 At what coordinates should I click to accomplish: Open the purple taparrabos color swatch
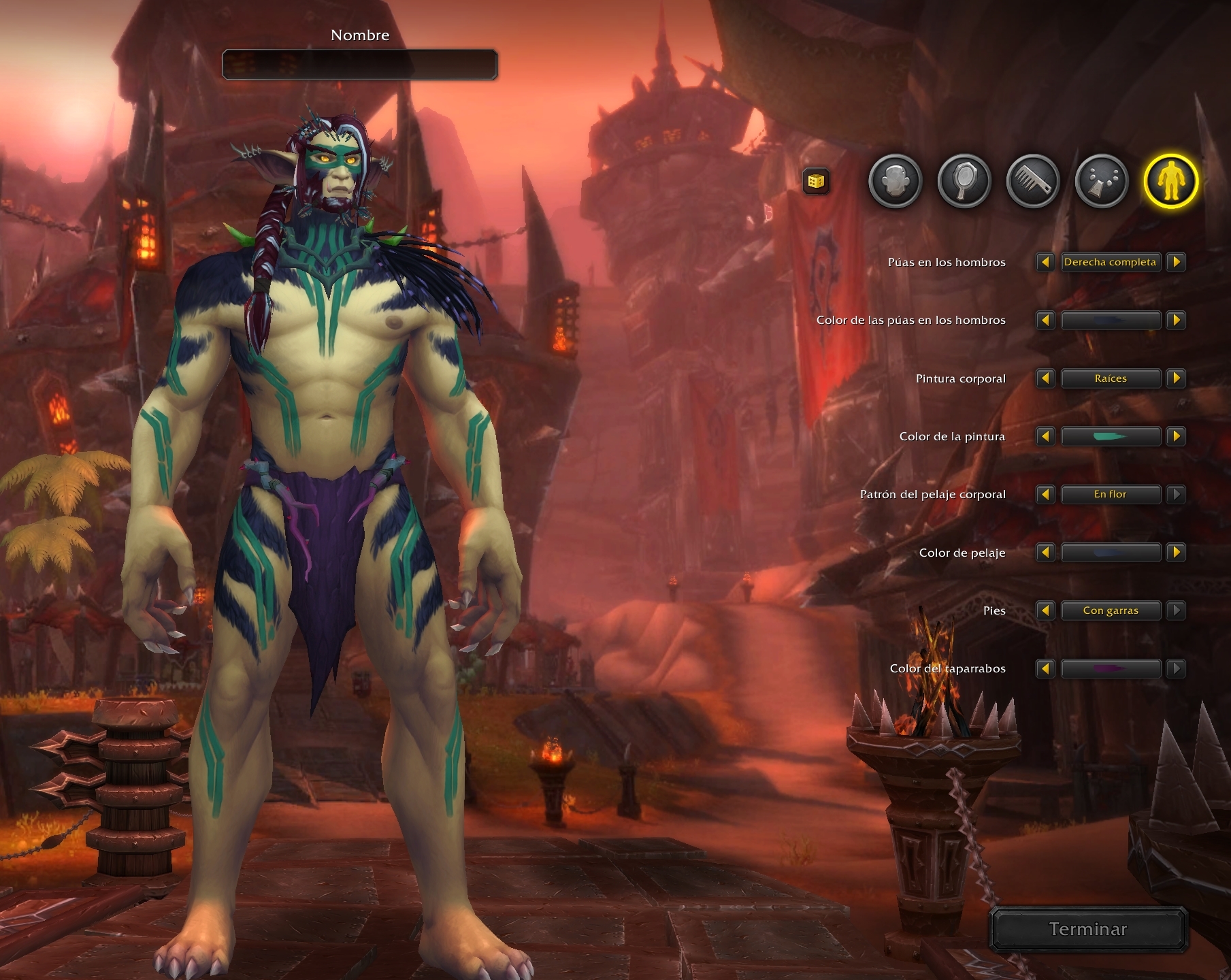point(1111,668)
